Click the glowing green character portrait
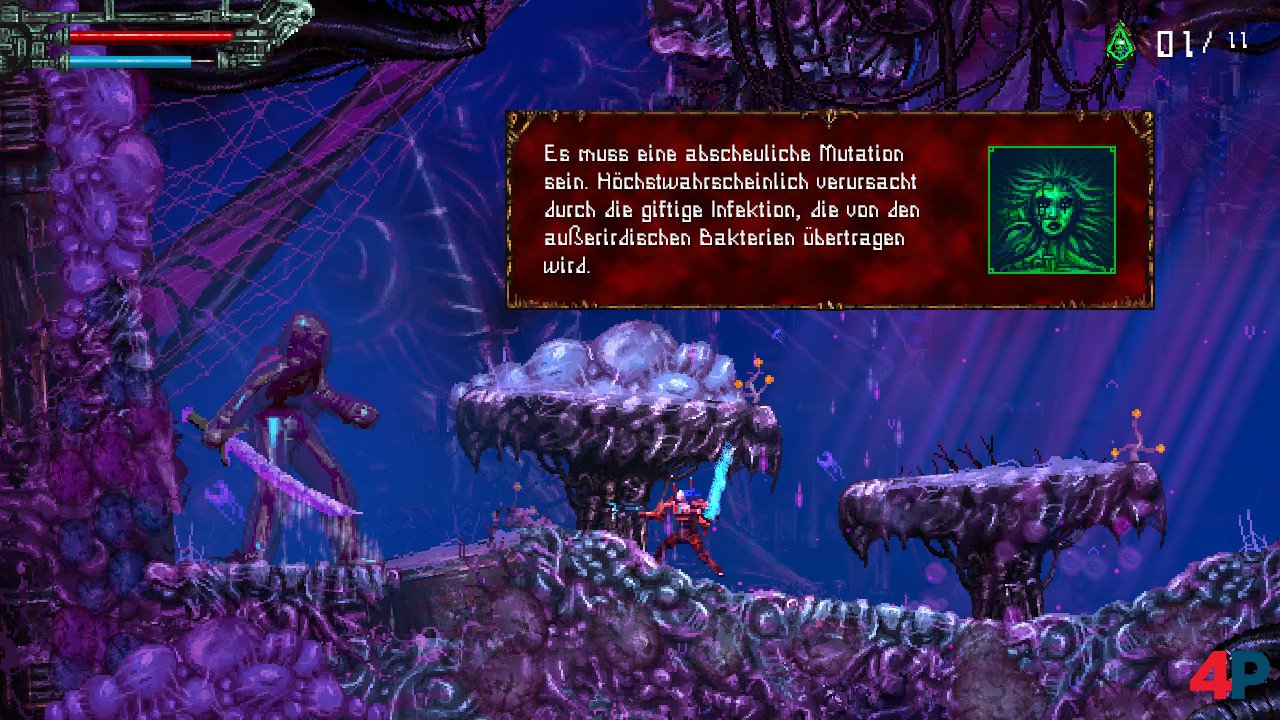Screen dimensions: 1280x720 tap(1052, 210)
